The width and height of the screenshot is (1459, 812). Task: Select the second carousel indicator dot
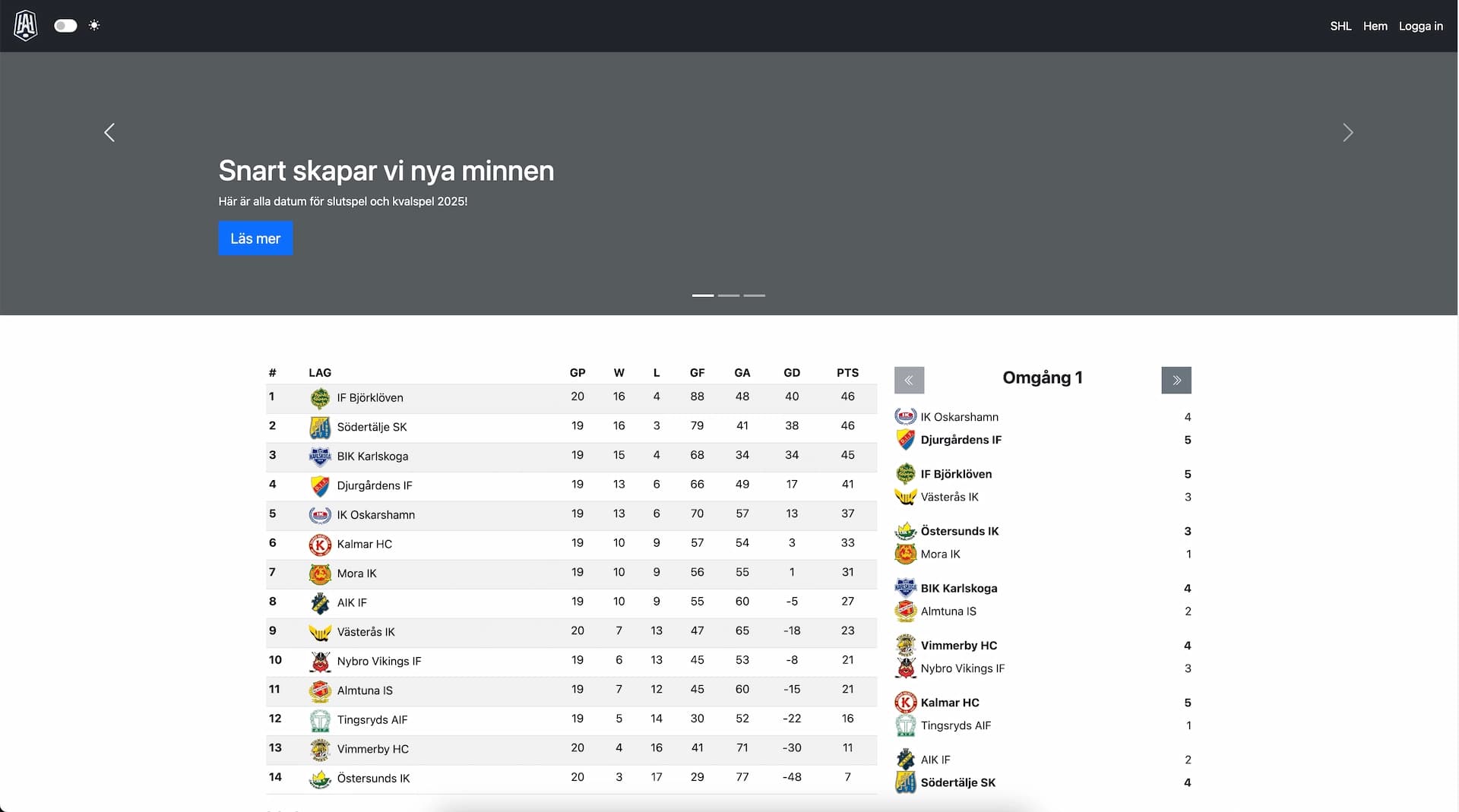(729, 295)
